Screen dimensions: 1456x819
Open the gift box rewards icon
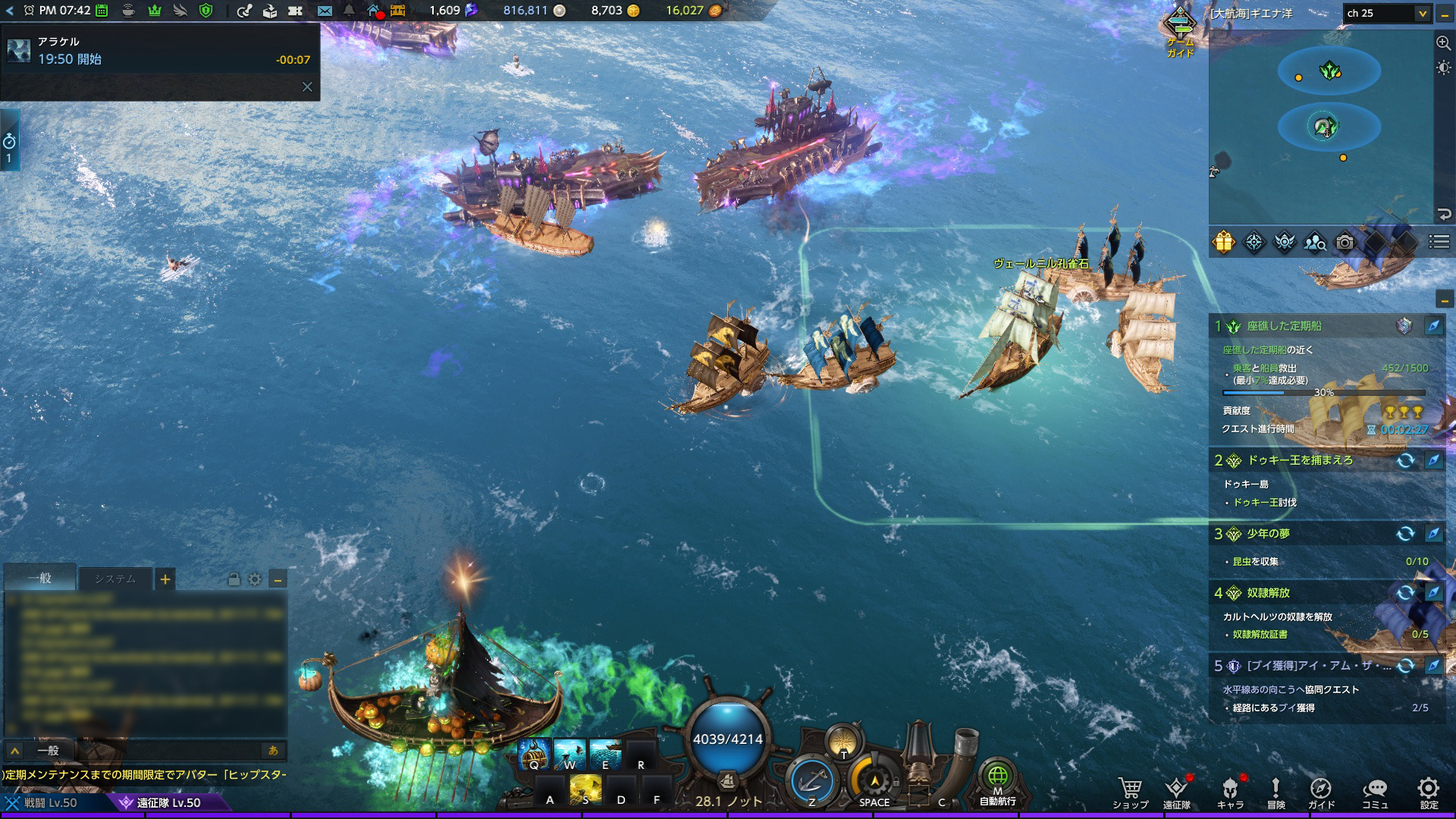tap(1224, 243)
